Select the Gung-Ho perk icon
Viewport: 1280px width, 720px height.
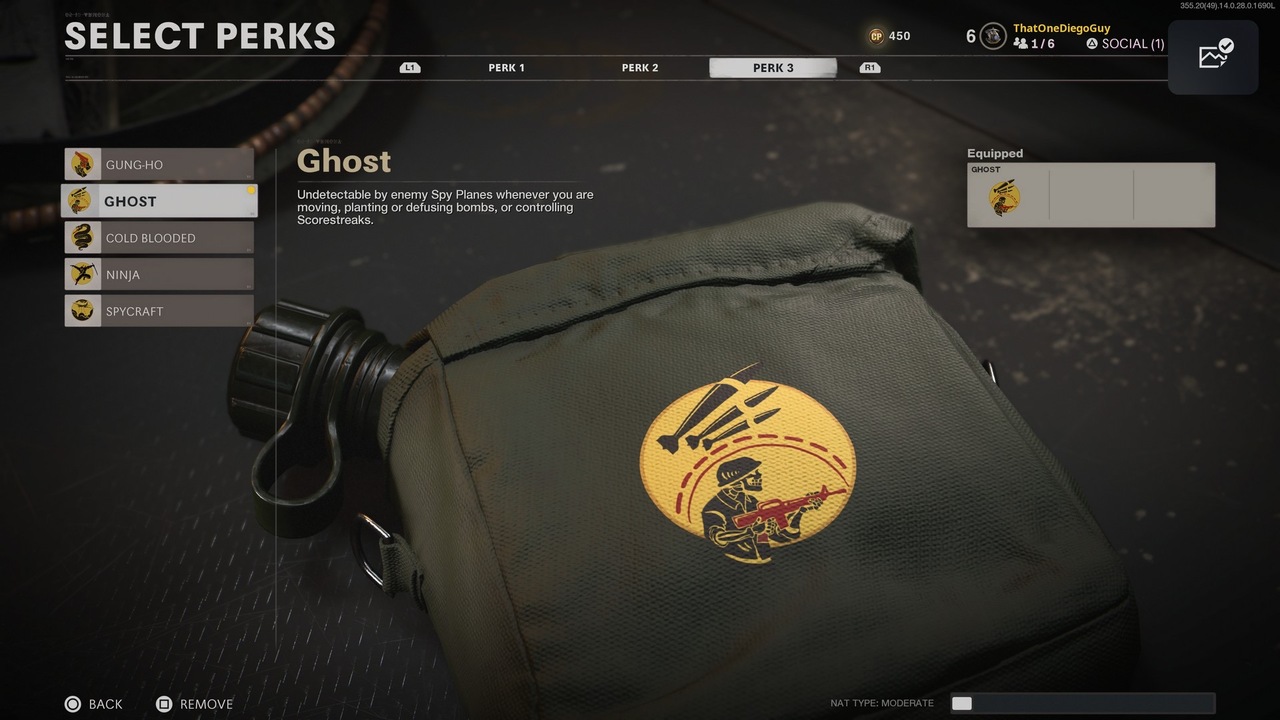click(85, 163)
